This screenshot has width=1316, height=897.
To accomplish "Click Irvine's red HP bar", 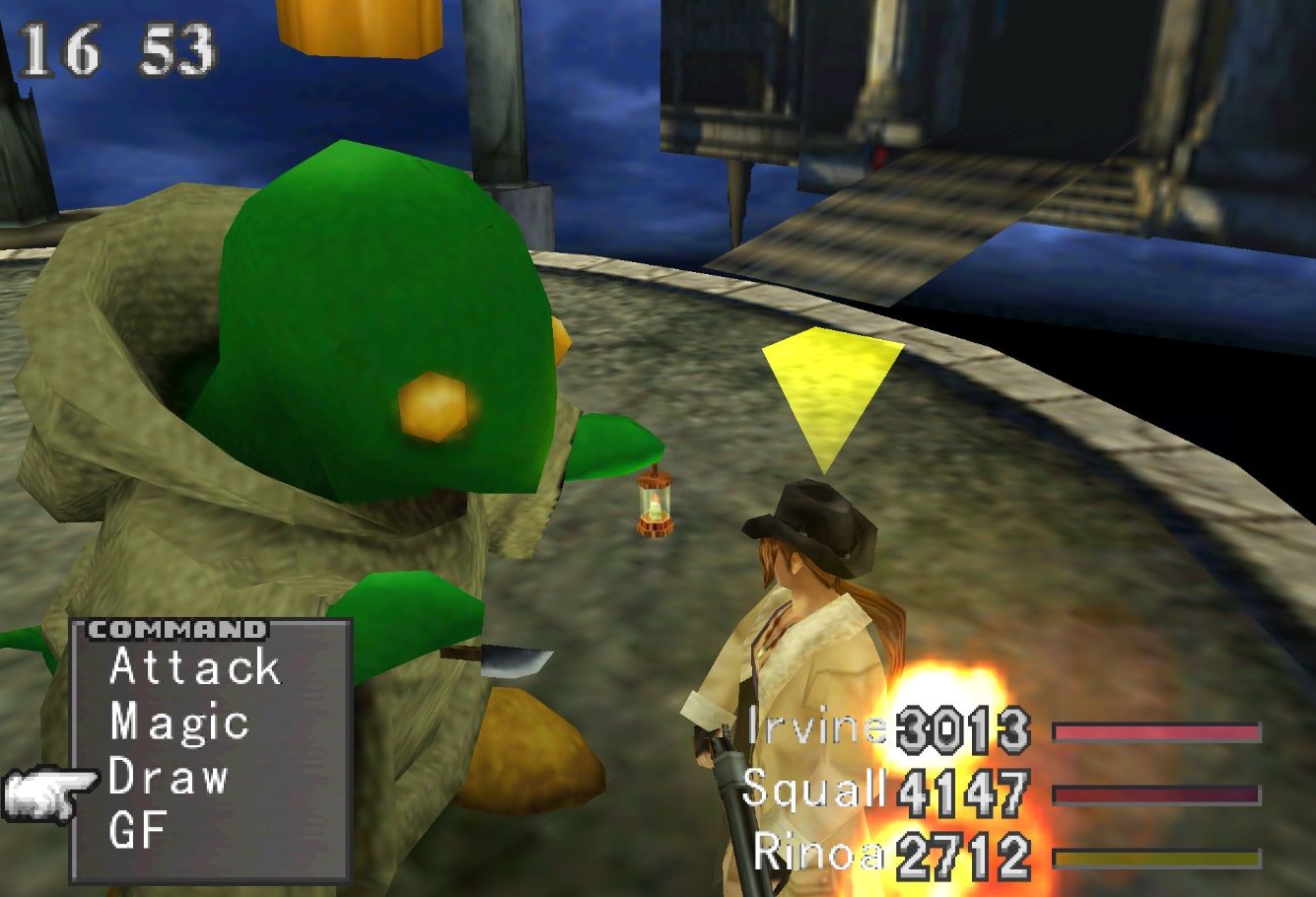I will click(x=1158, y=730).
